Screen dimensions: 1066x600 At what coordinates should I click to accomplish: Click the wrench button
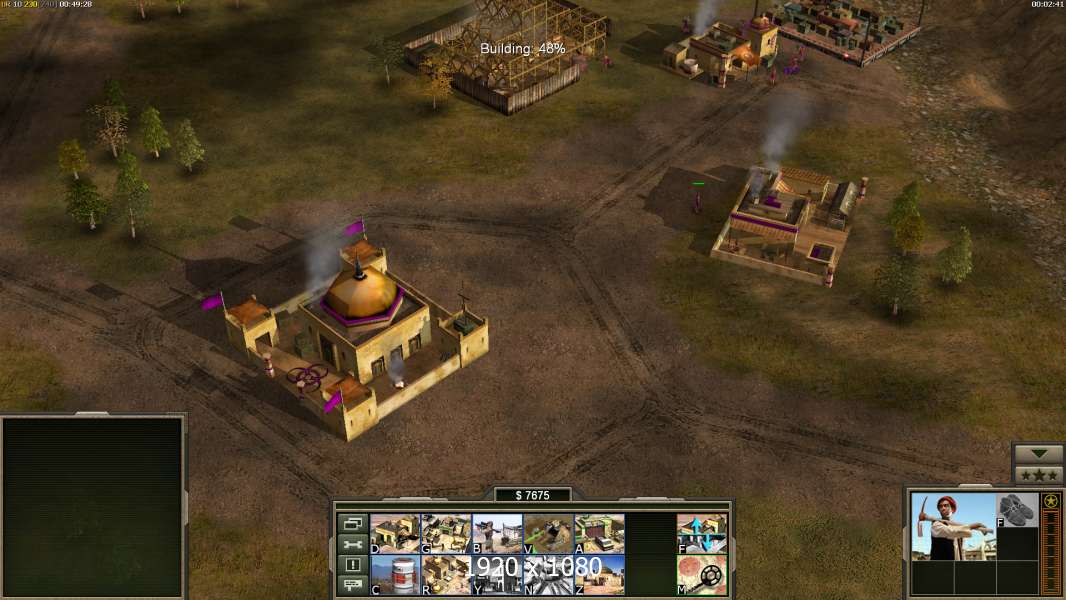pos(353,544)
